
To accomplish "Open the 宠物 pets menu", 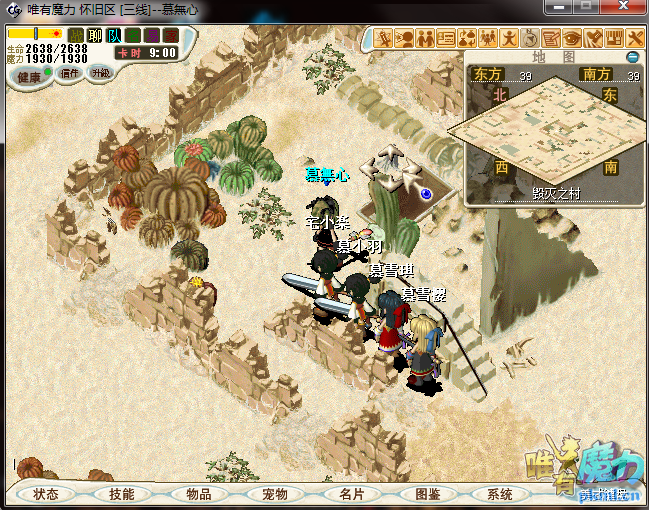I will (x=274, y=494).
